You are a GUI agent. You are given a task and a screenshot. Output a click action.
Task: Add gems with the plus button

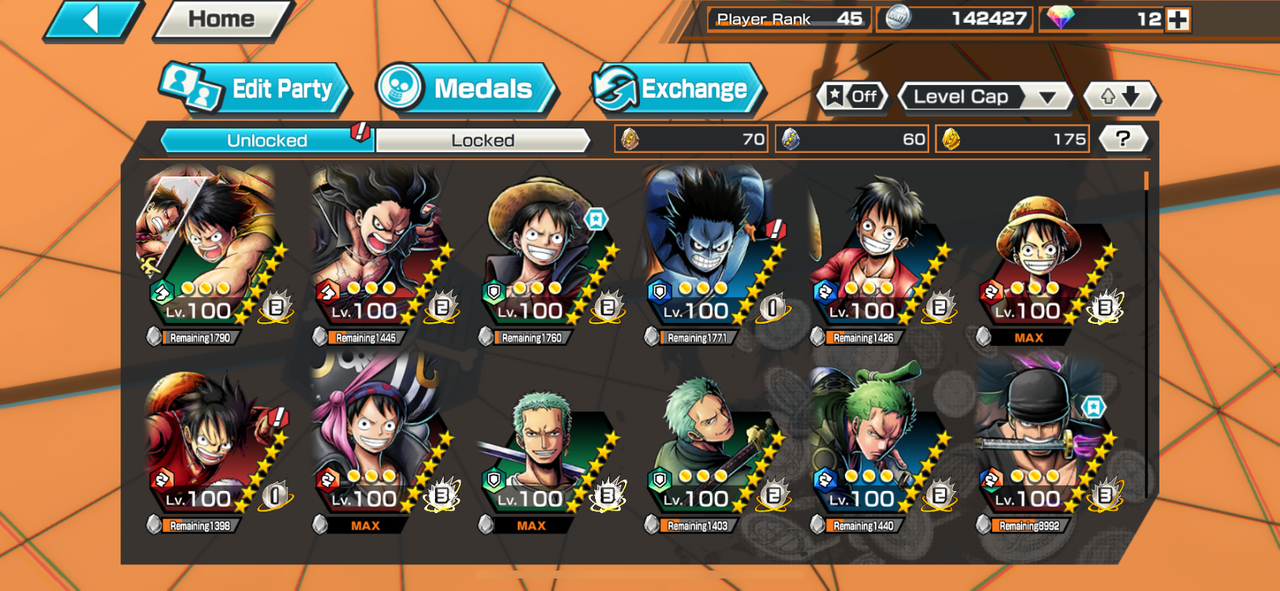1178,19
